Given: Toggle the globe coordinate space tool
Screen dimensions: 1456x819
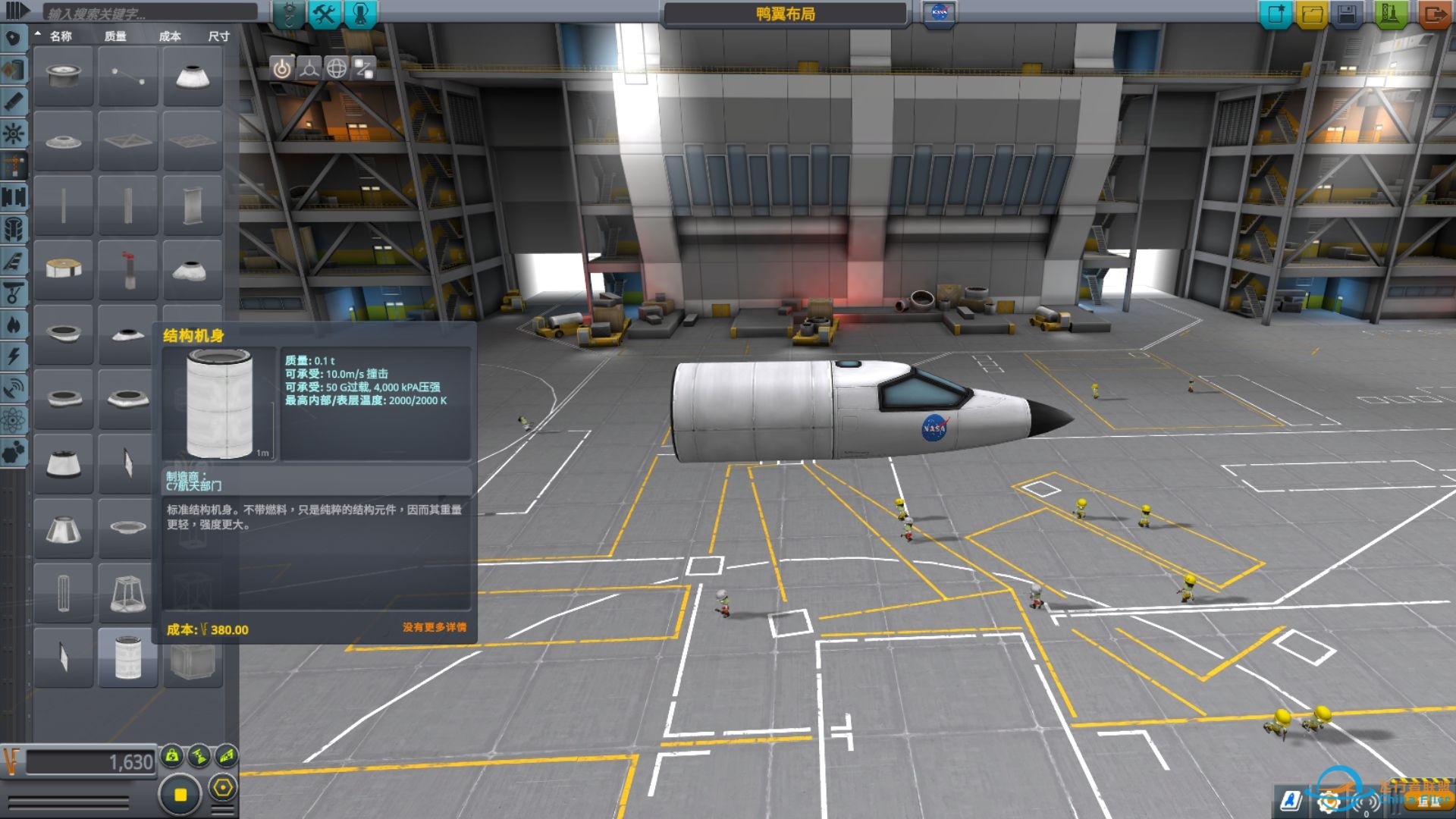Looking at the screenshot, I should [x=337, y=69].
